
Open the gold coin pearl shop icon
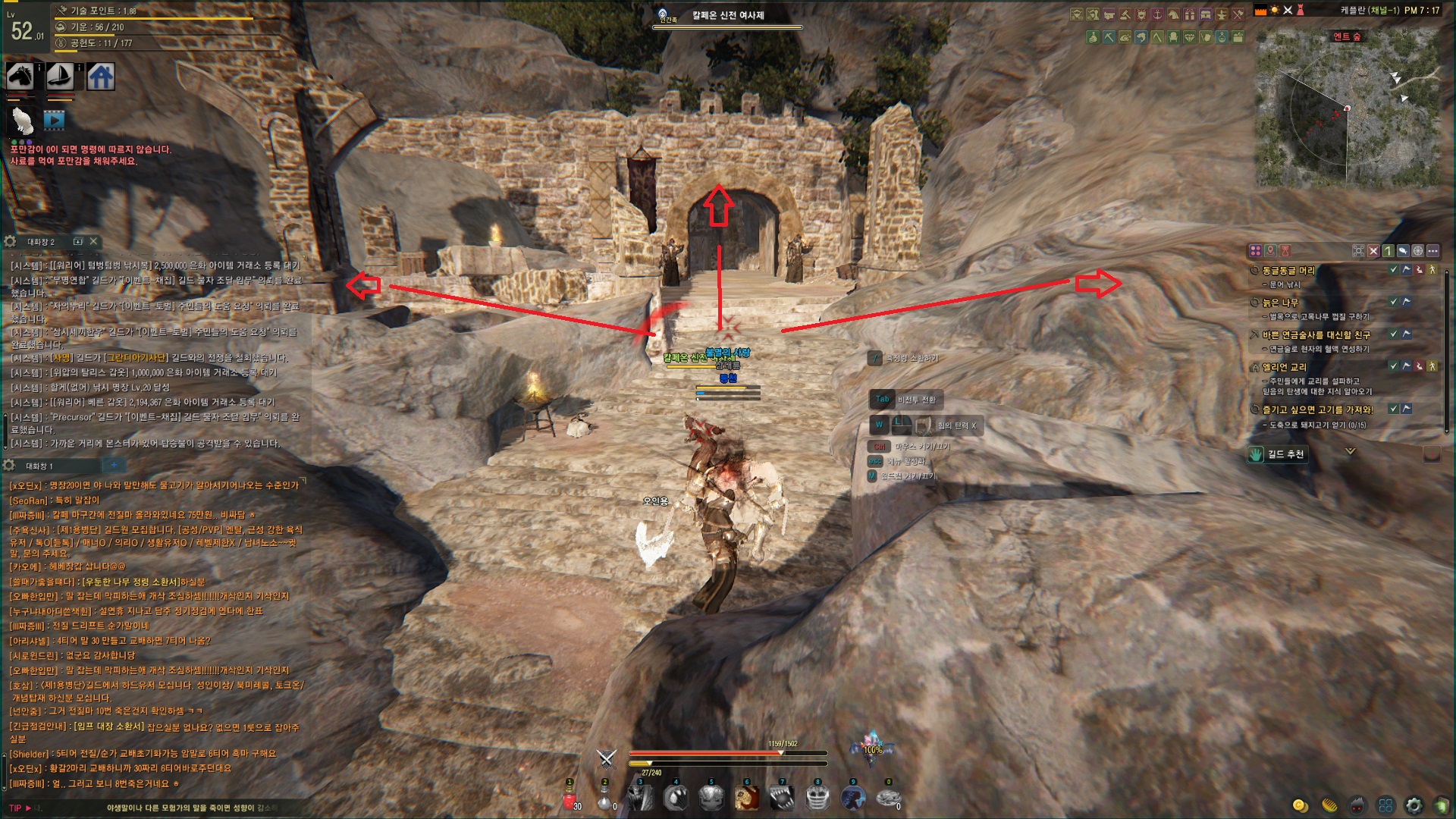1300,805
